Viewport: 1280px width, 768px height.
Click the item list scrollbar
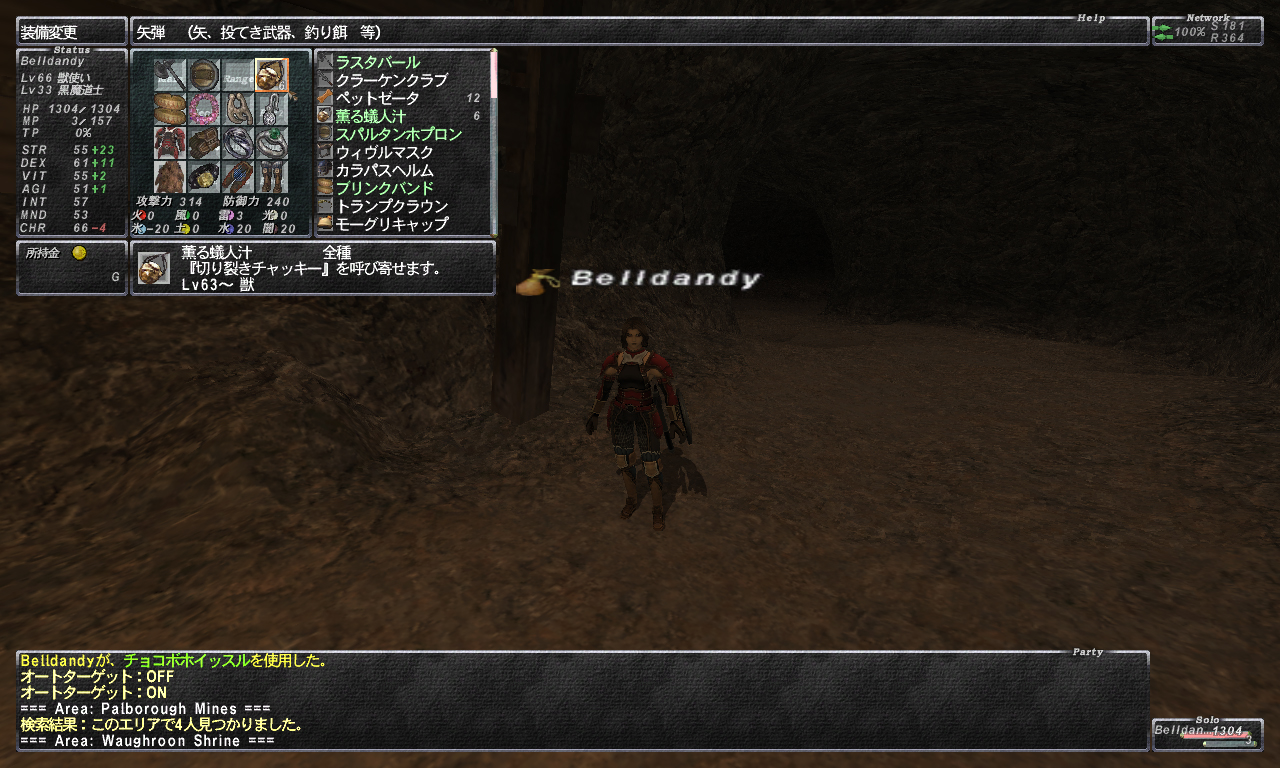[x=493, y=140]
